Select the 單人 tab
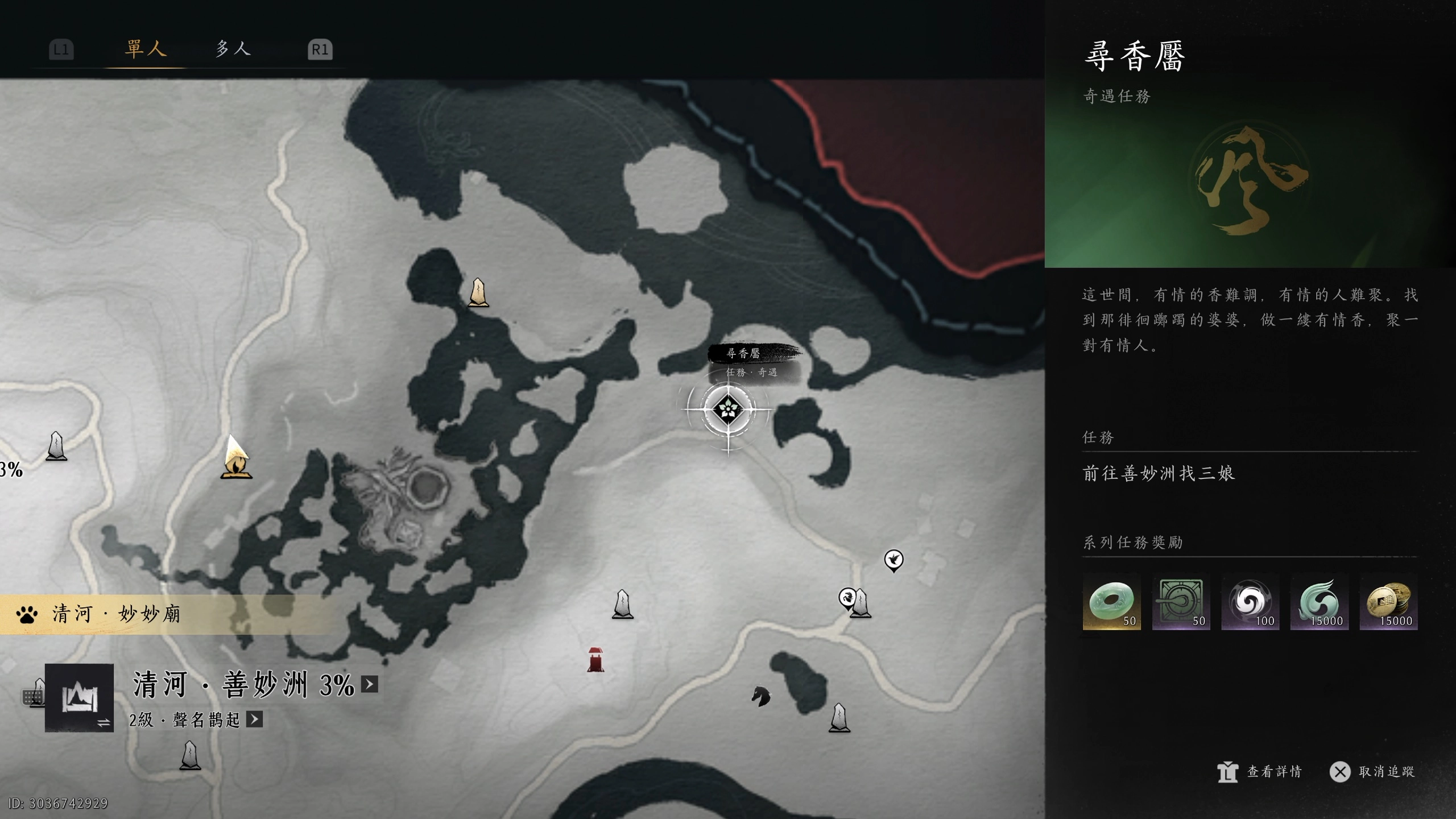 146,49
